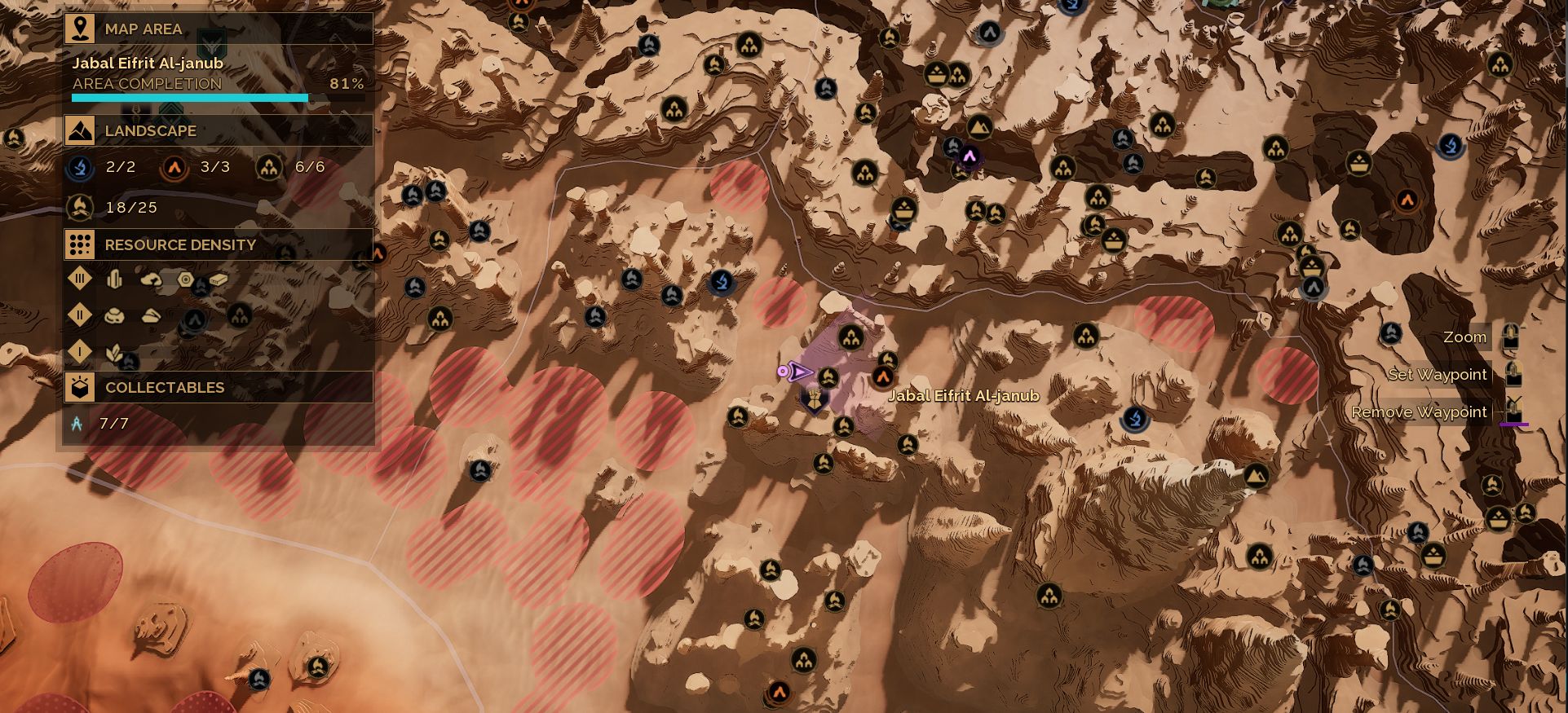Select the tier II resource density diamond

80,315
